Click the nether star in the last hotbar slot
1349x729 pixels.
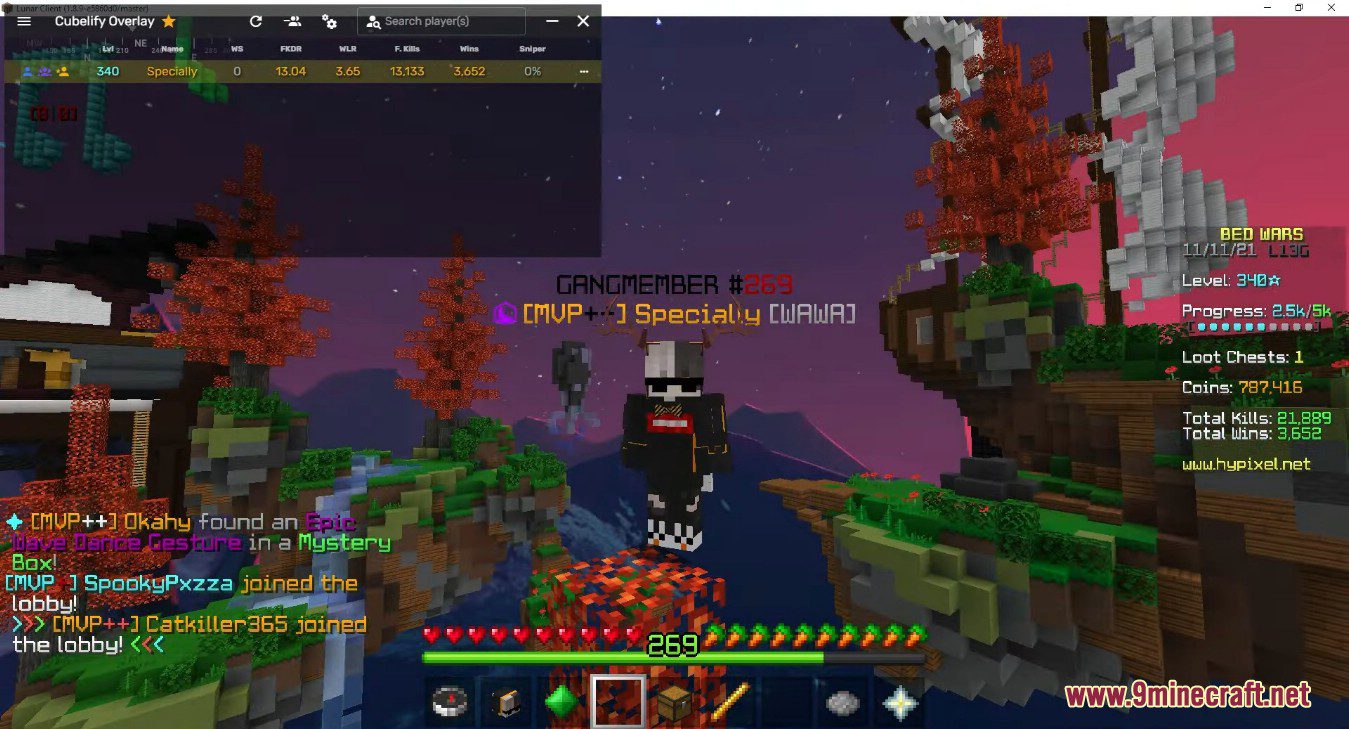901,704
